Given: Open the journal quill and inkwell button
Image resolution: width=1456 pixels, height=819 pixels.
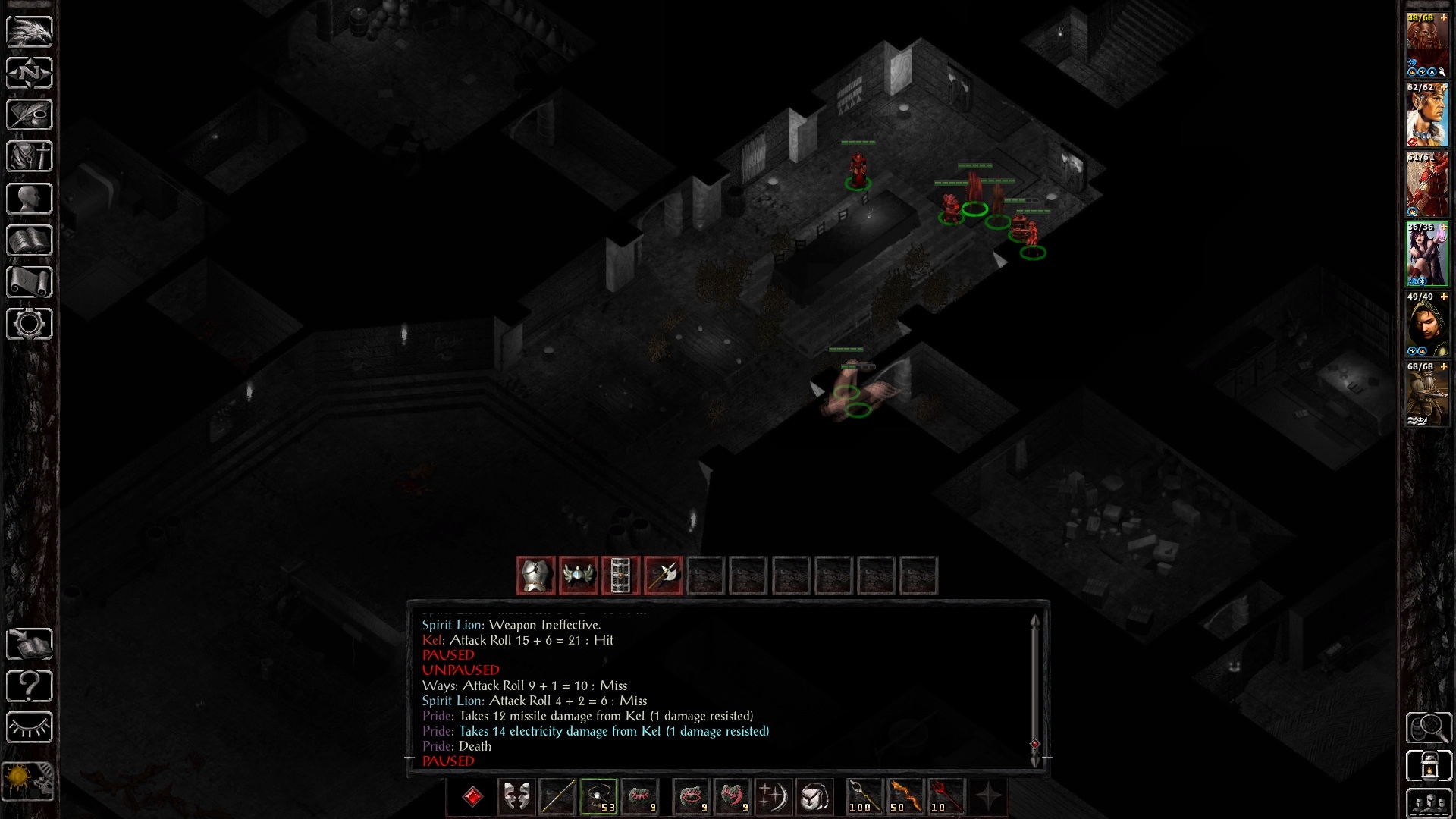Looking at the screenshot, I should [30, 115].
